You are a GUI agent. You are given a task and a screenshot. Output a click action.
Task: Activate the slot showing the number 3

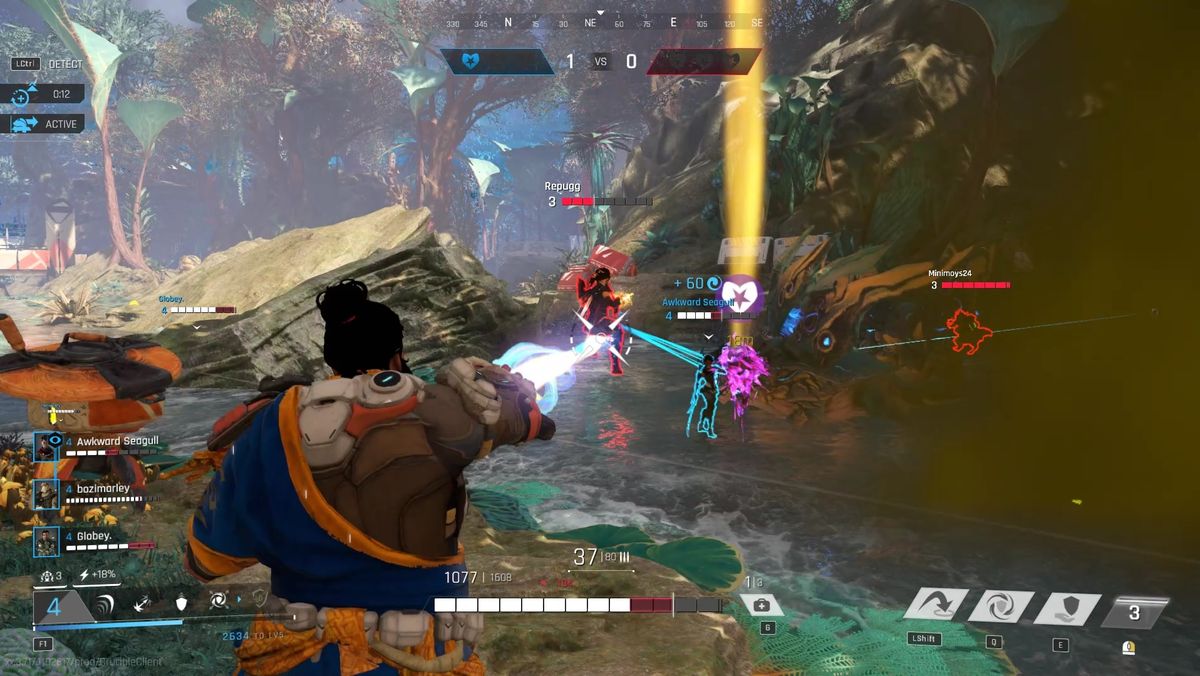[1133, 612]
